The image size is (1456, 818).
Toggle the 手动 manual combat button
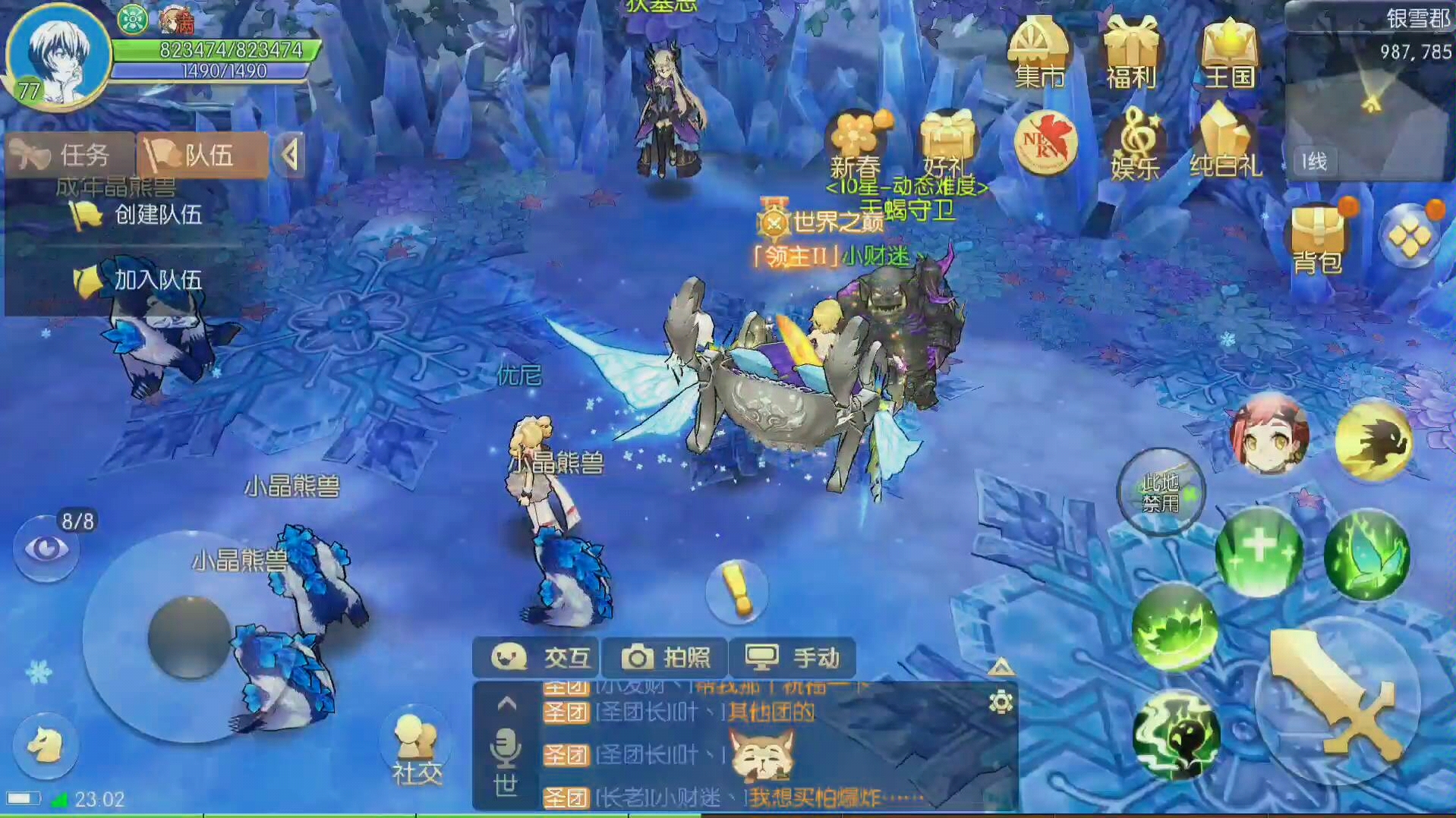pos(792,657)
